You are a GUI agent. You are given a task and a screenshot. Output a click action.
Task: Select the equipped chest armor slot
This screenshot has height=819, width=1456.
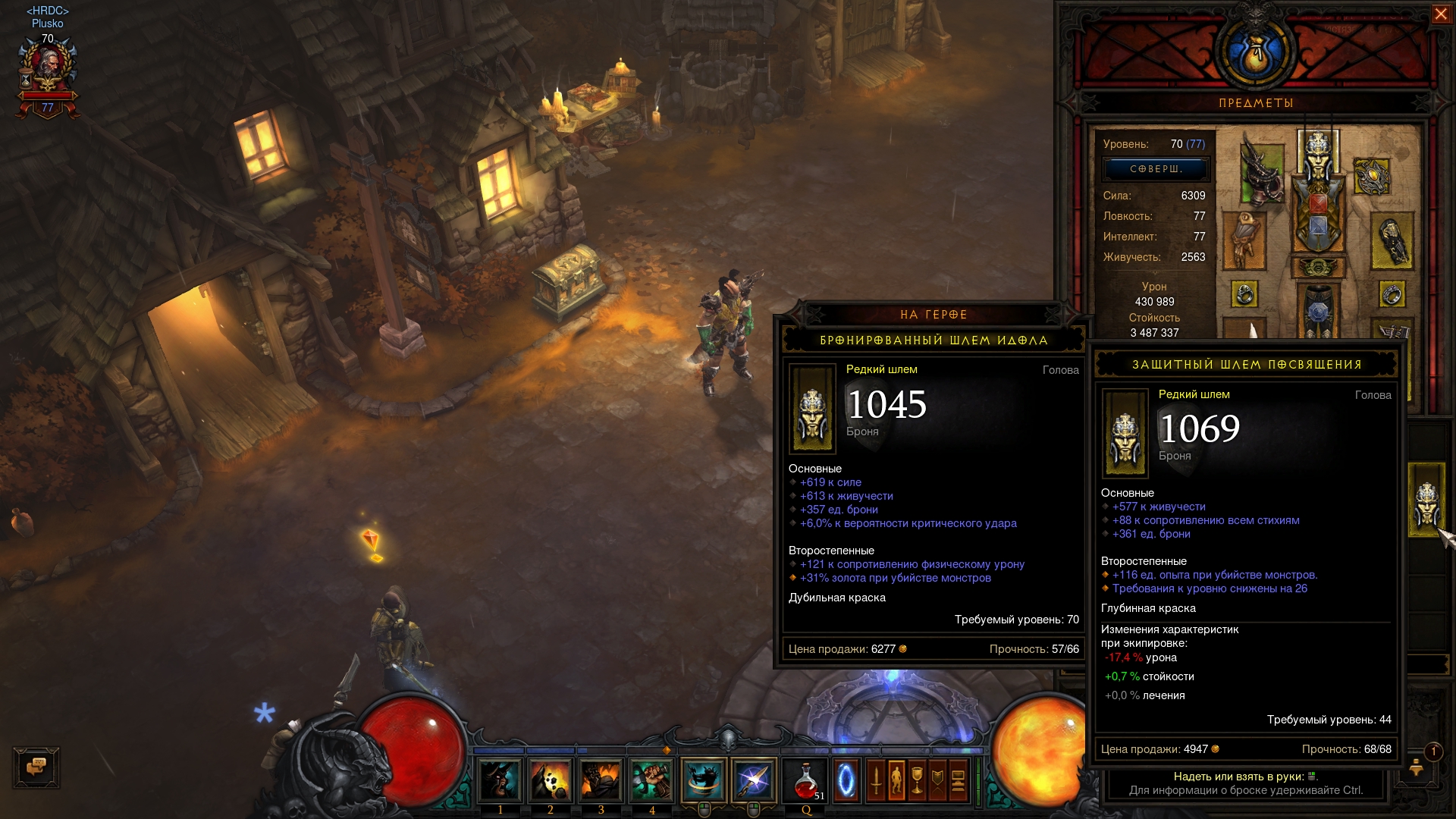[1318, 218]
